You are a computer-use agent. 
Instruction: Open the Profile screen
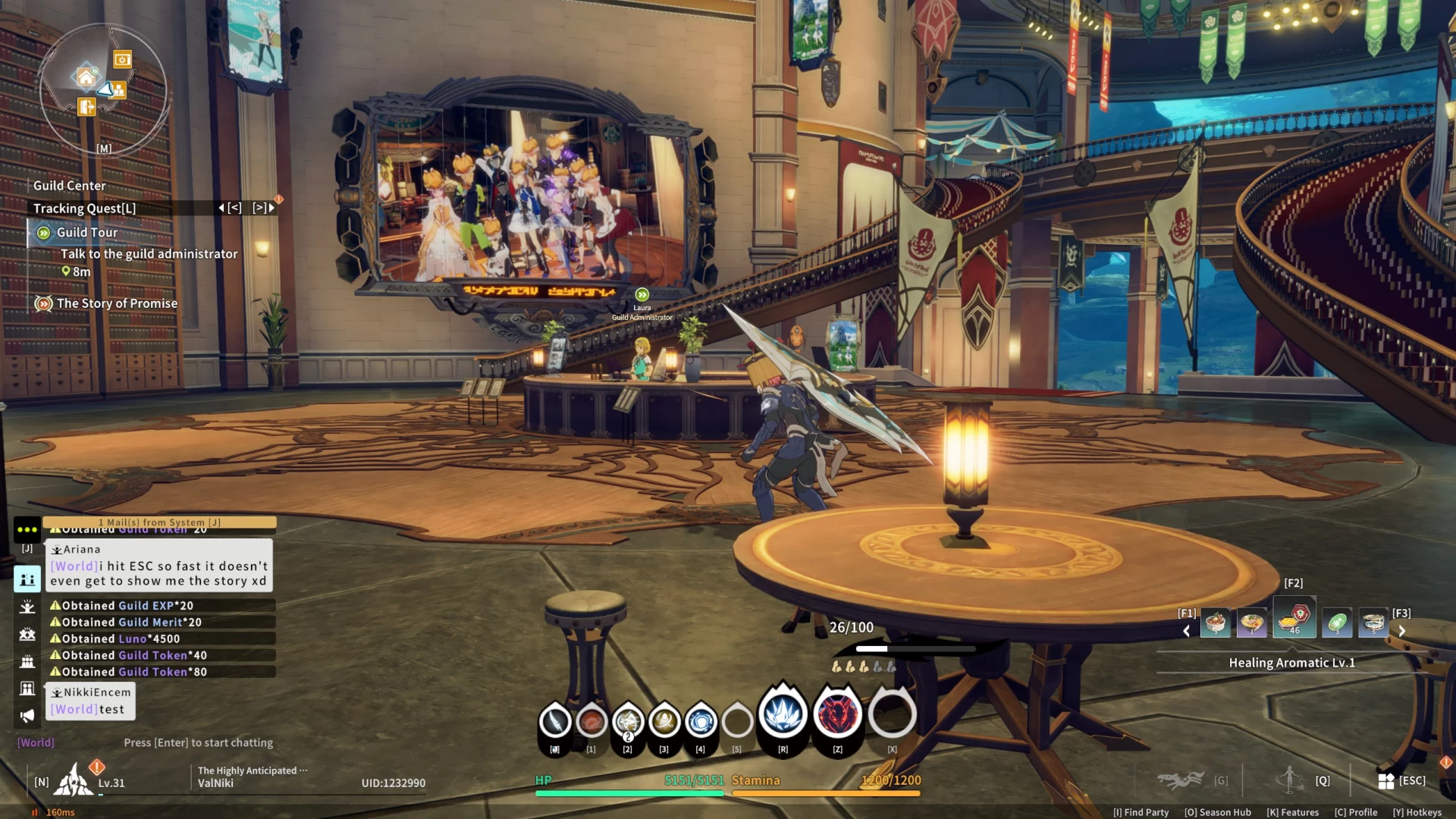[1356, 812]
